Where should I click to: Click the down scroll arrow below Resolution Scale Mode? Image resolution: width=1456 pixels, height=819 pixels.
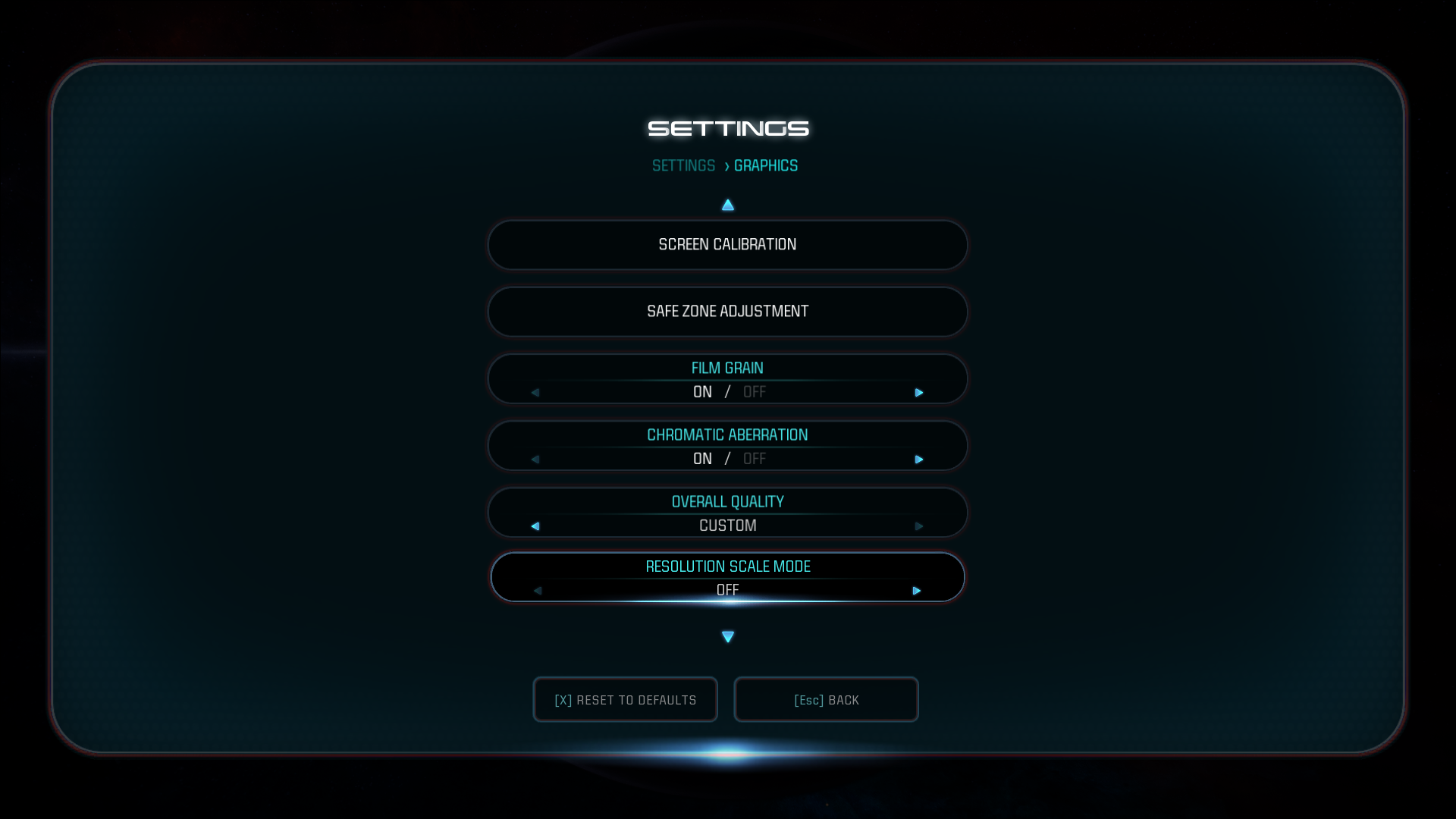(727, 636)
